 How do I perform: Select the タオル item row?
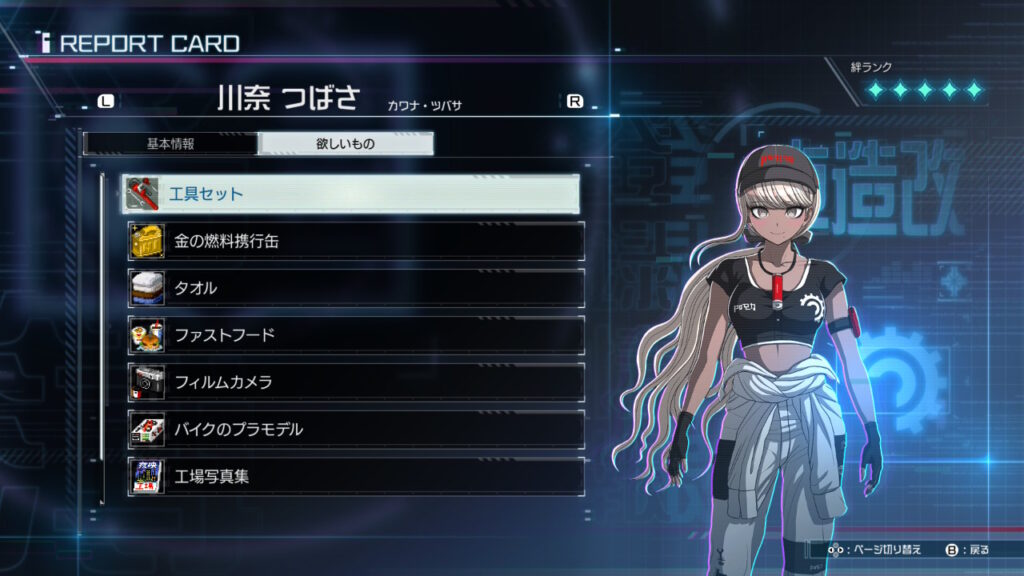tap(356, 288)
